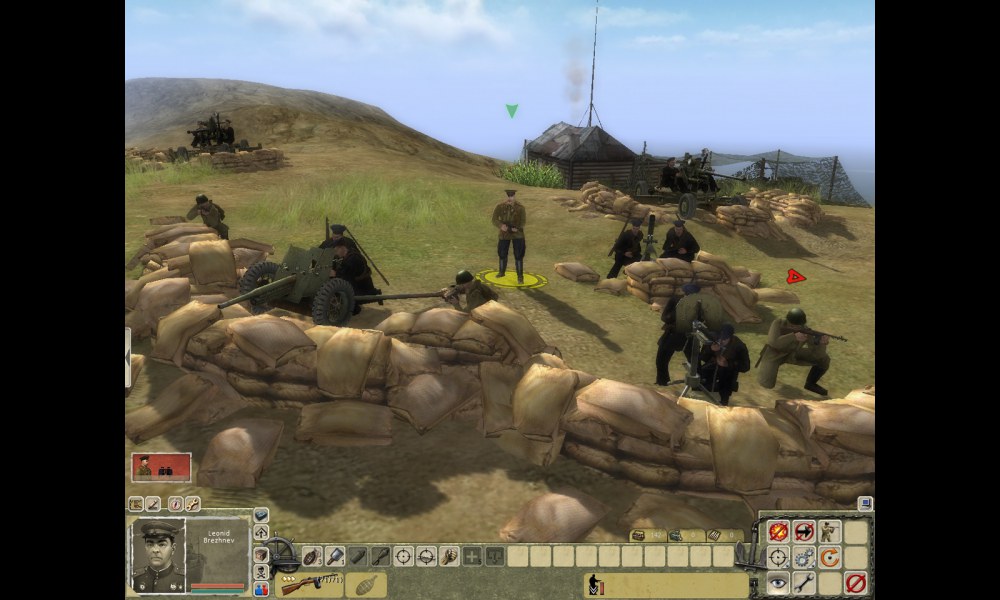Cancel orders with the red circle button

(x=855, y=583)
